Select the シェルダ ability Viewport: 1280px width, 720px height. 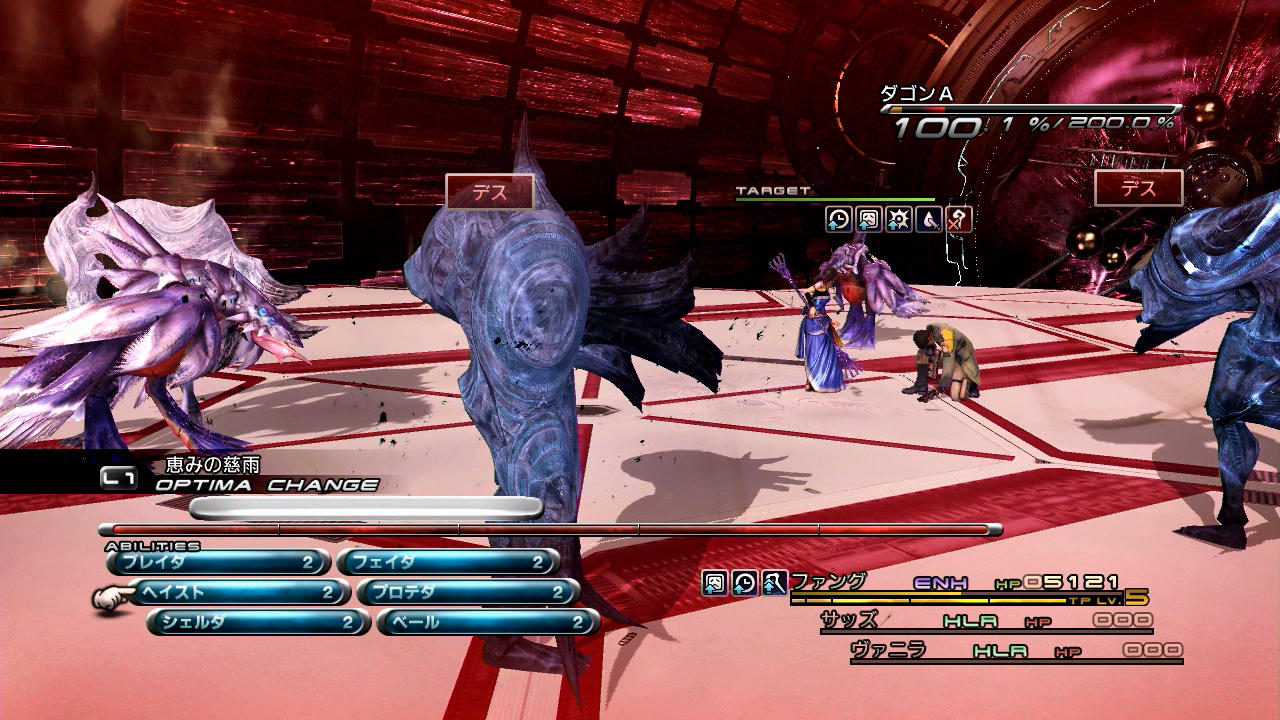258,623
